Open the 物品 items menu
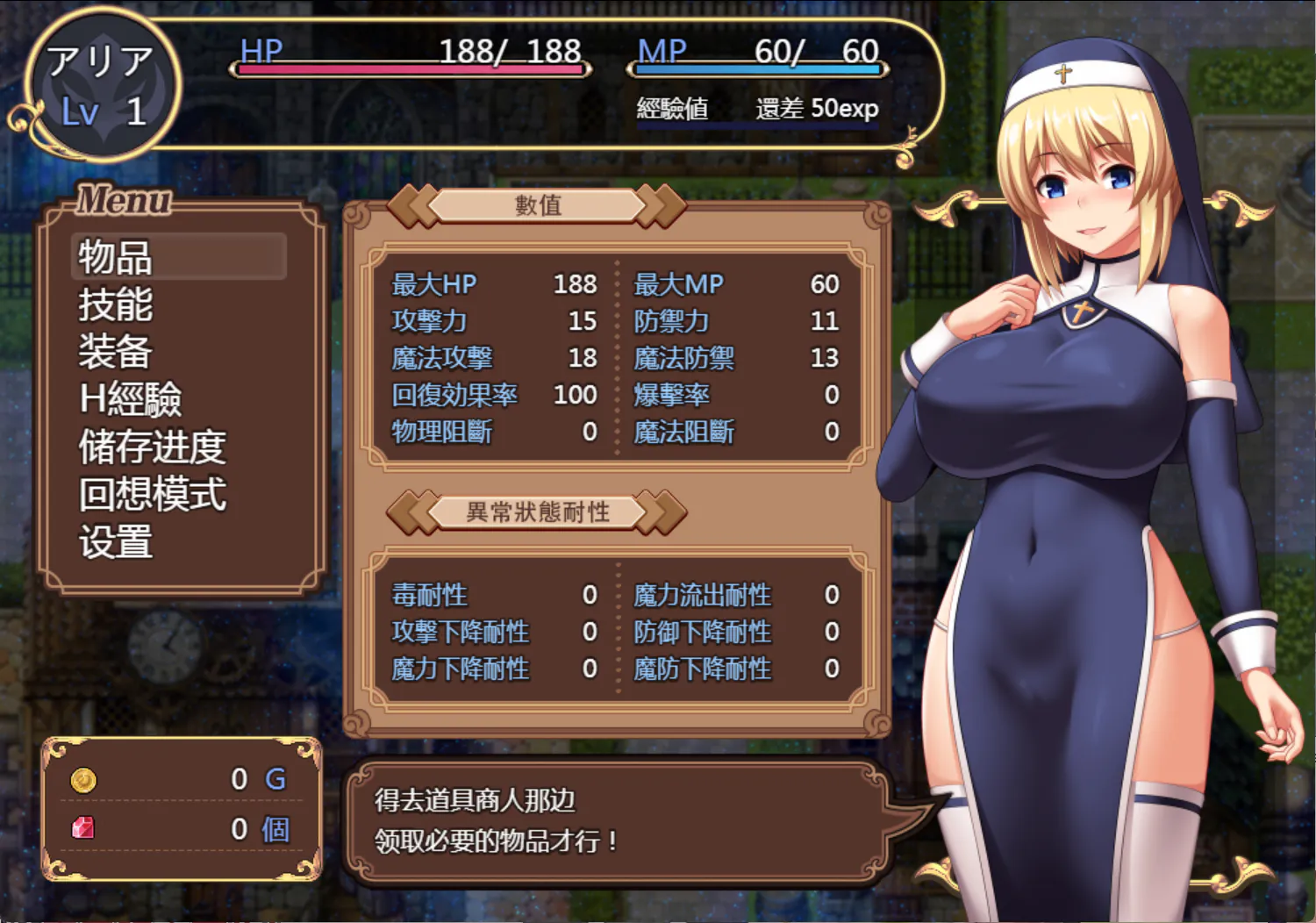The image size is (1316, 923). tap(116, 257)
